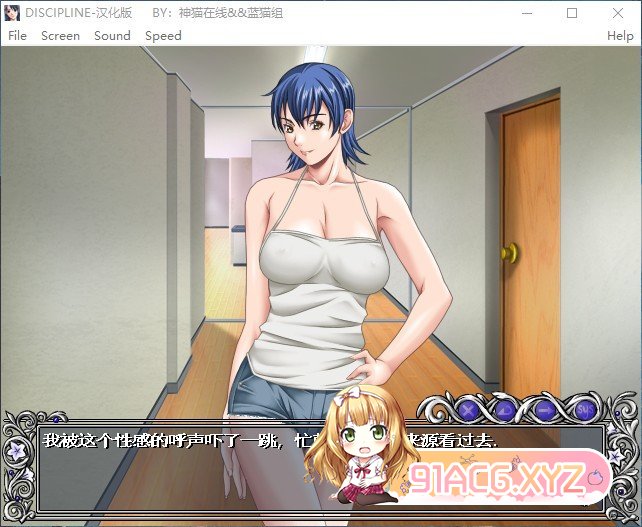Viewport: 642px width, 527px height.
Task: Click the curved back-arrow orb button
Action: tap(506, 408)
